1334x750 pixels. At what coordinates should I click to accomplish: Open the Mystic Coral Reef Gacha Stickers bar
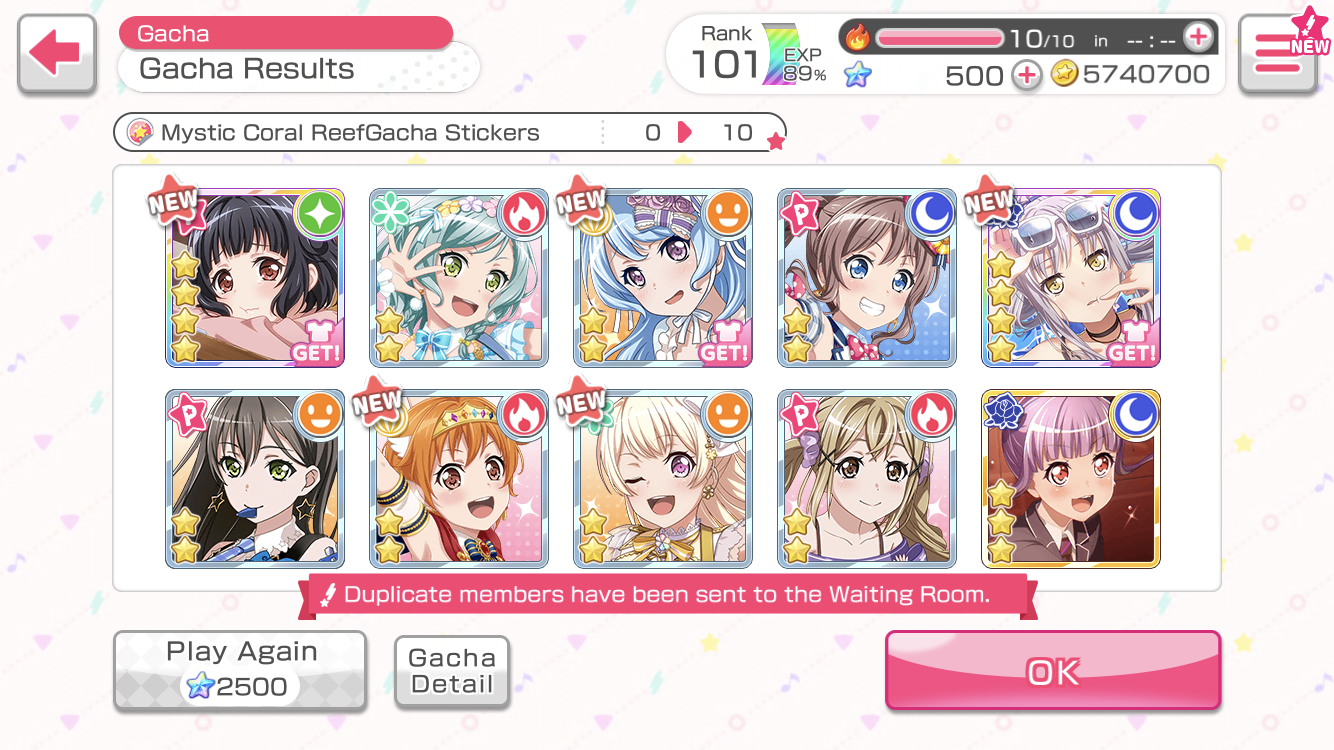pyautogui.click(x=449, y=133)
